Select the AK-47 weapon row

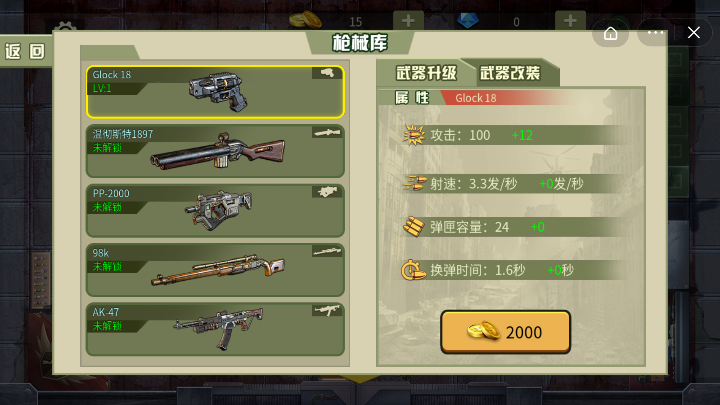(214, 329)
